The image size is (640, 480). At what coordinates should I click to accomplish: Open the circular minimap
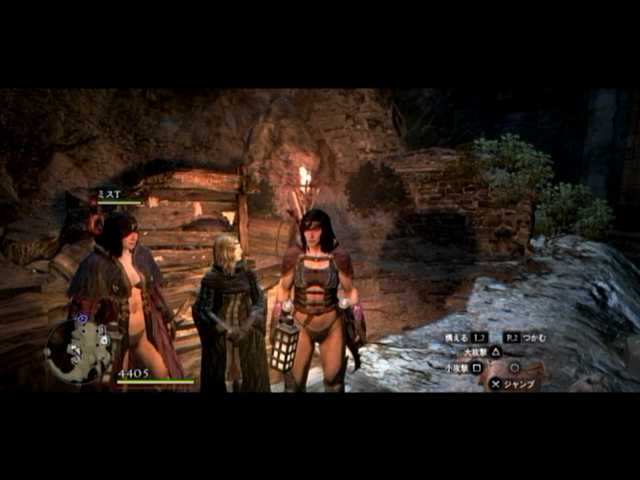coord(78,351)
